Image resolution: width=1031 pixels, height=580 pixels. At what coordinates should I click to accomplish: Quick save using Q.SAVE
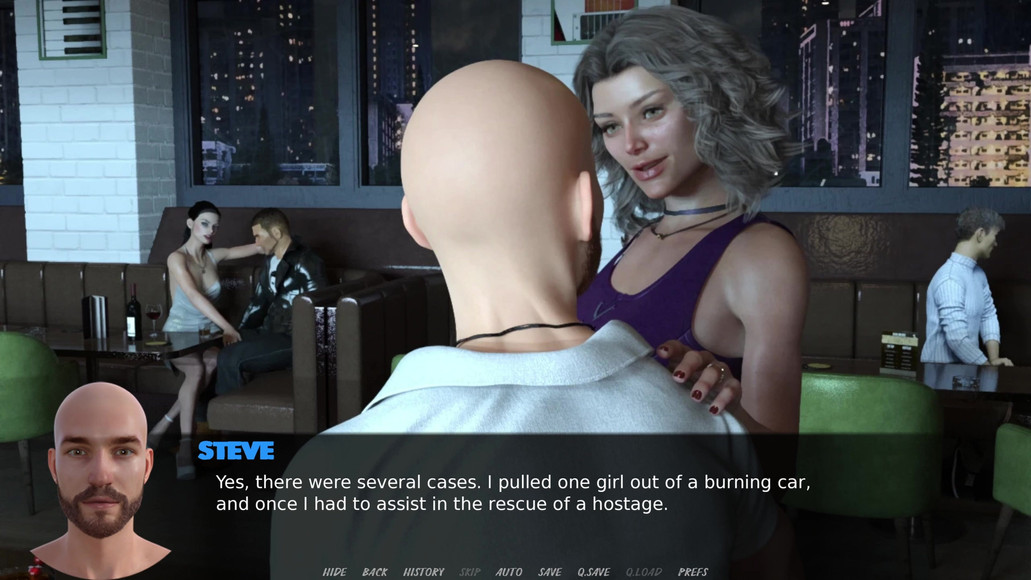[x=593, y=572]
